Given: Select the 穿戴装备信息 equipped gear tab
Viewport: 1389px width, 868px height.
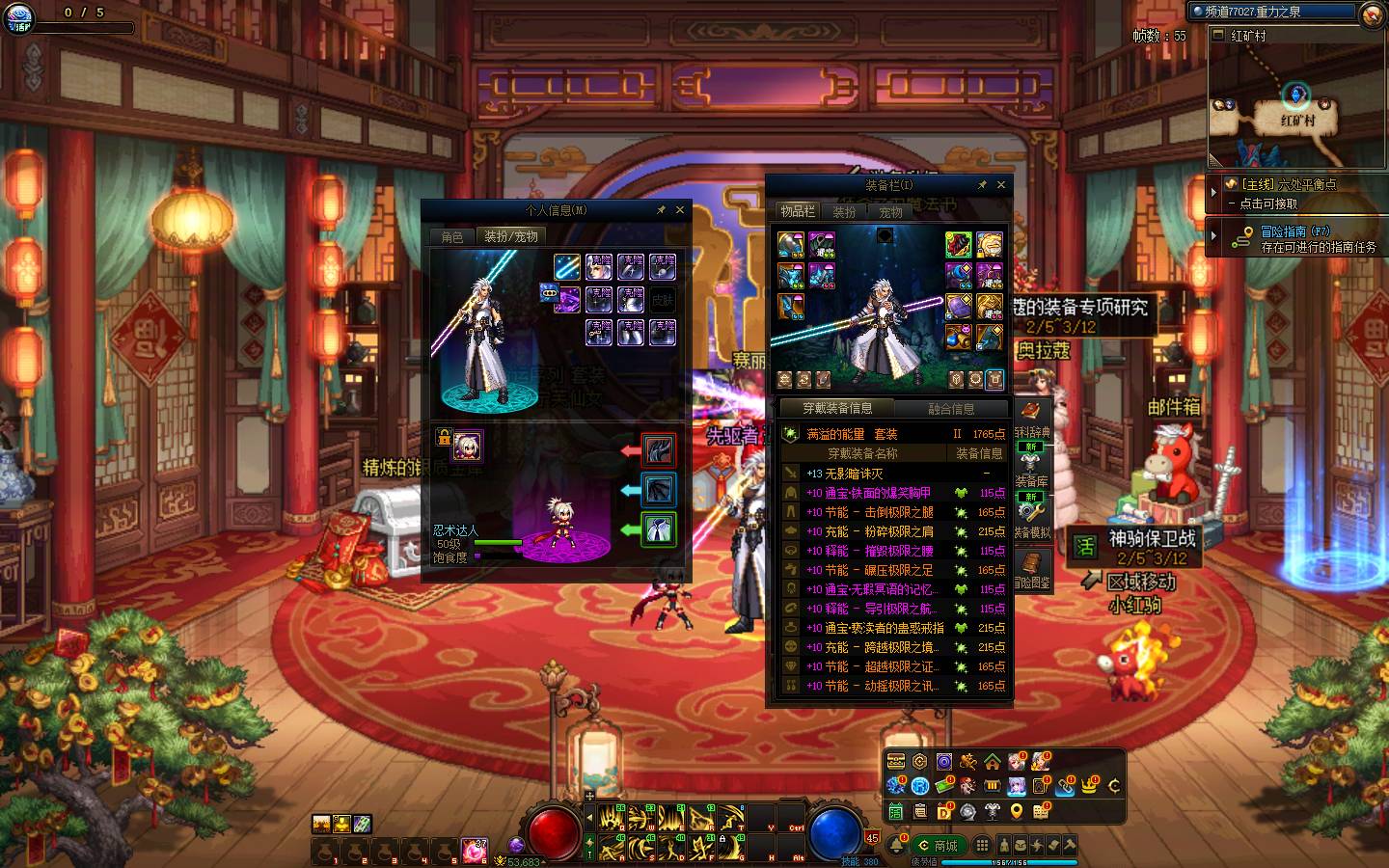Looking at the screenshot, I should 837,408.
